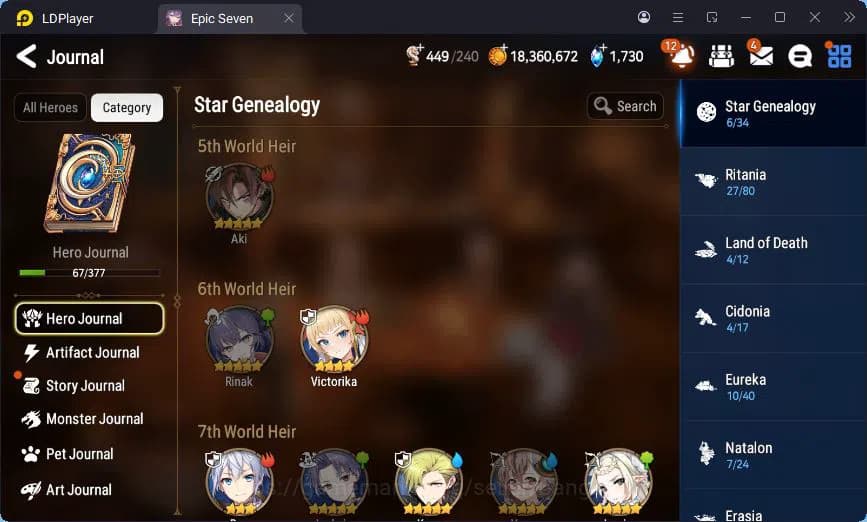Switch to the Eureka category

772,387
